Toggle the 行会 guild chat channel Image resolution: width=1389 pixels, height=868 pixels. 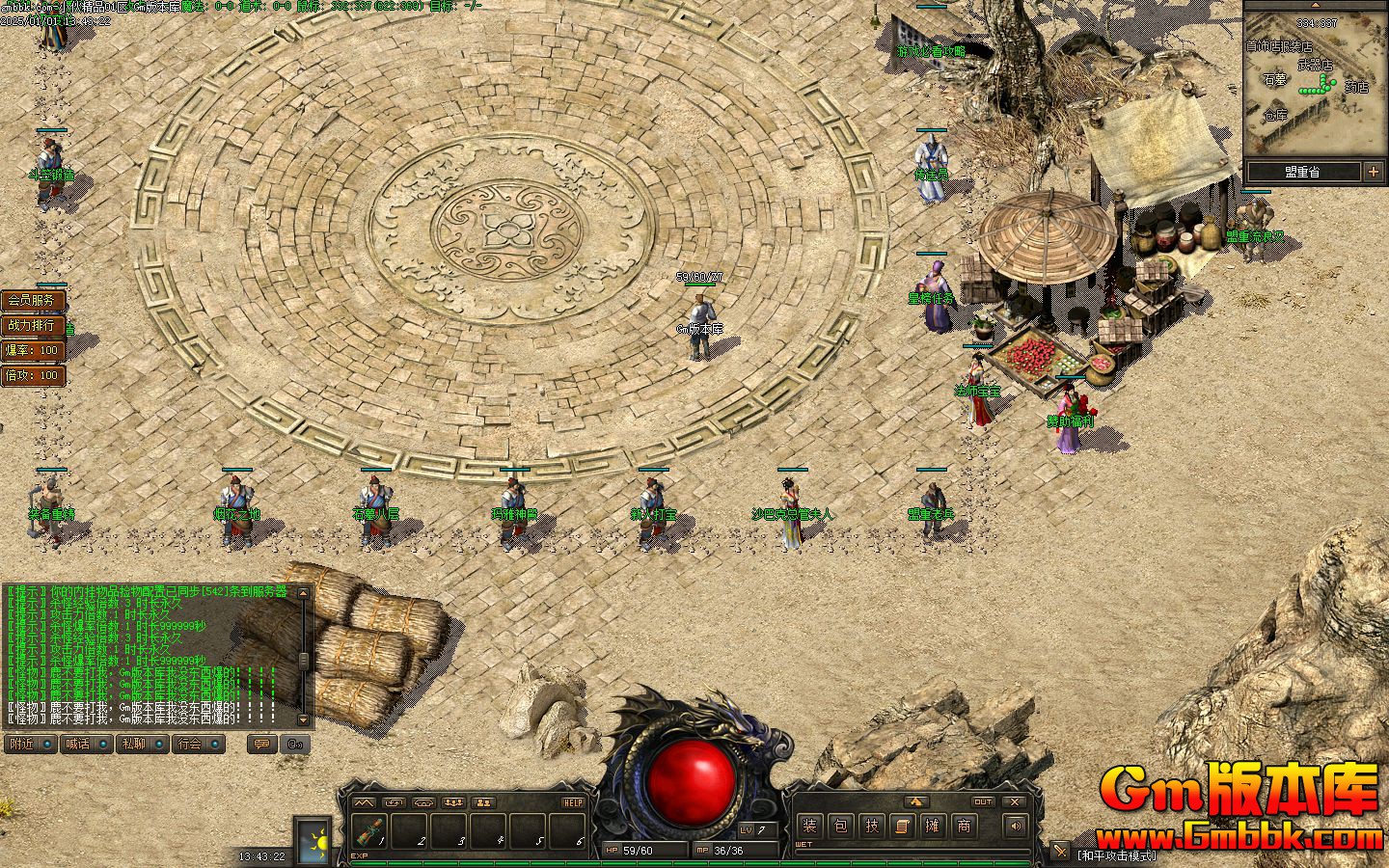pos(198,744)
